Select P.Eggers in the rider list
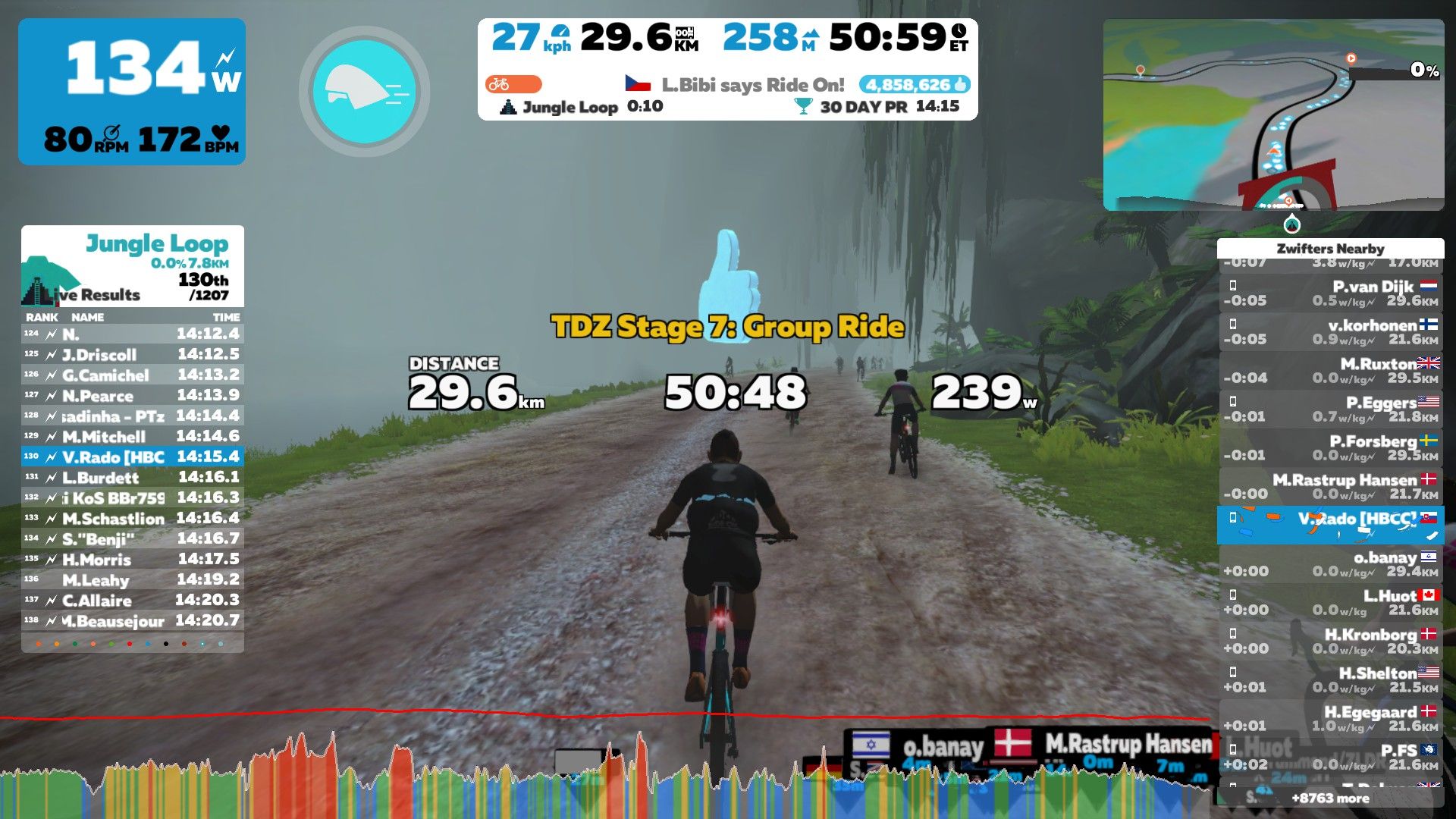 click(x=1330, y=409)
